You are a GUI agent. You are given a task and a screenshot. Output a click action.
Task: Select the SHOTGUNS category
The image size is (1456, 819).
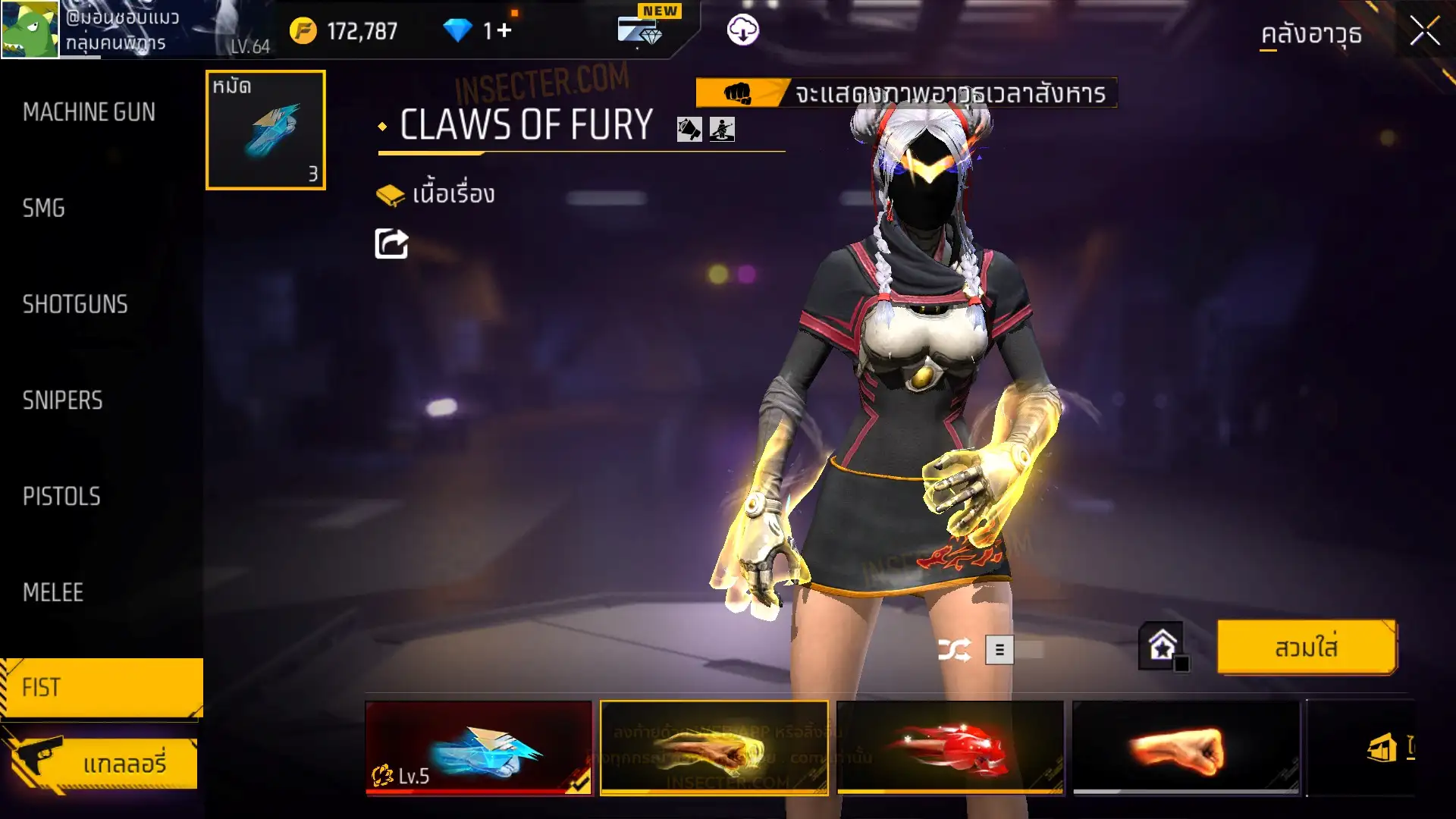click(75, 304)
